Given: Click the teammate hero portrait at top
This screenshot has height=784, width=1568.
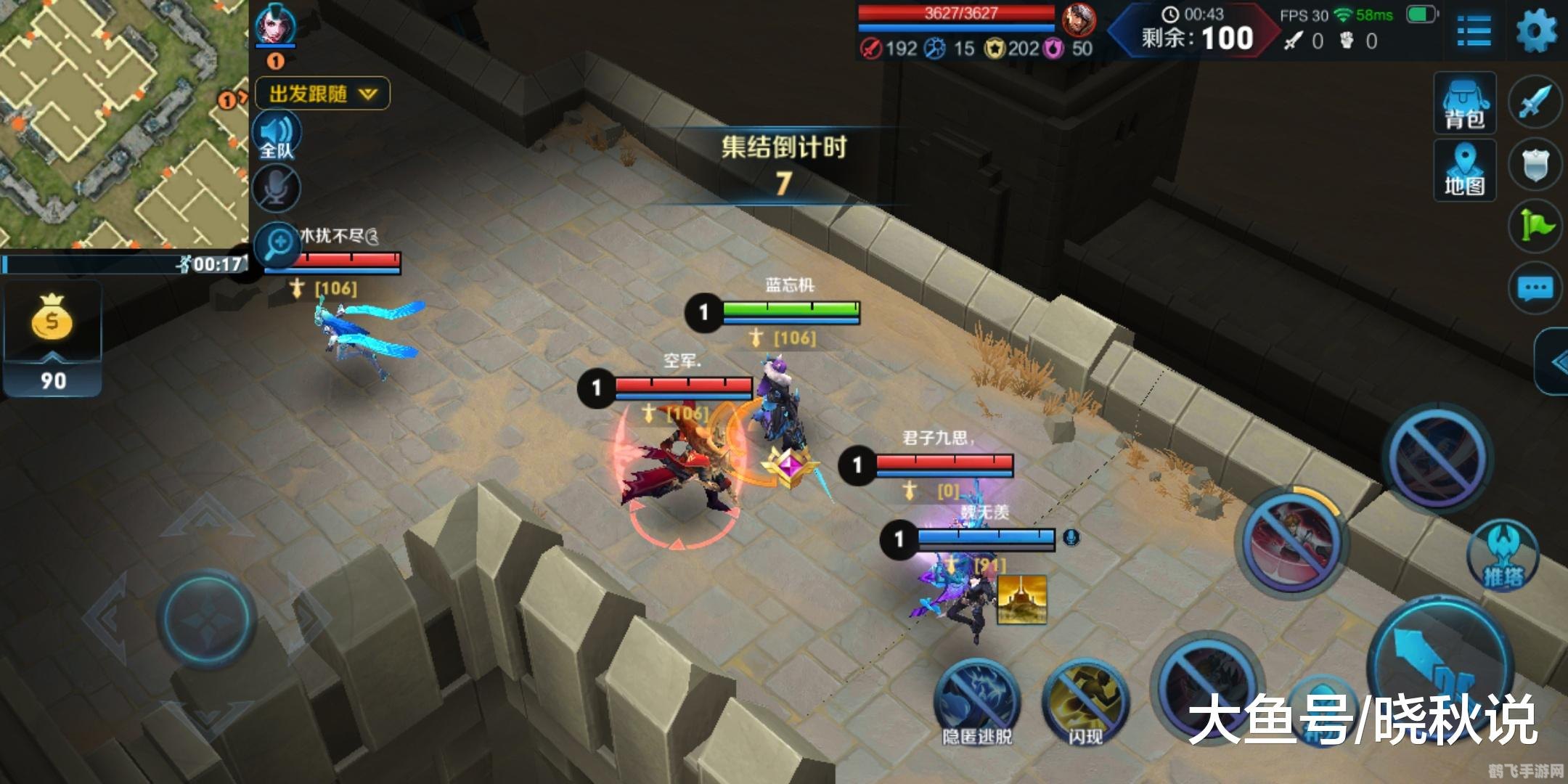Looking at the screenshot, I should (x=276, y=25).
